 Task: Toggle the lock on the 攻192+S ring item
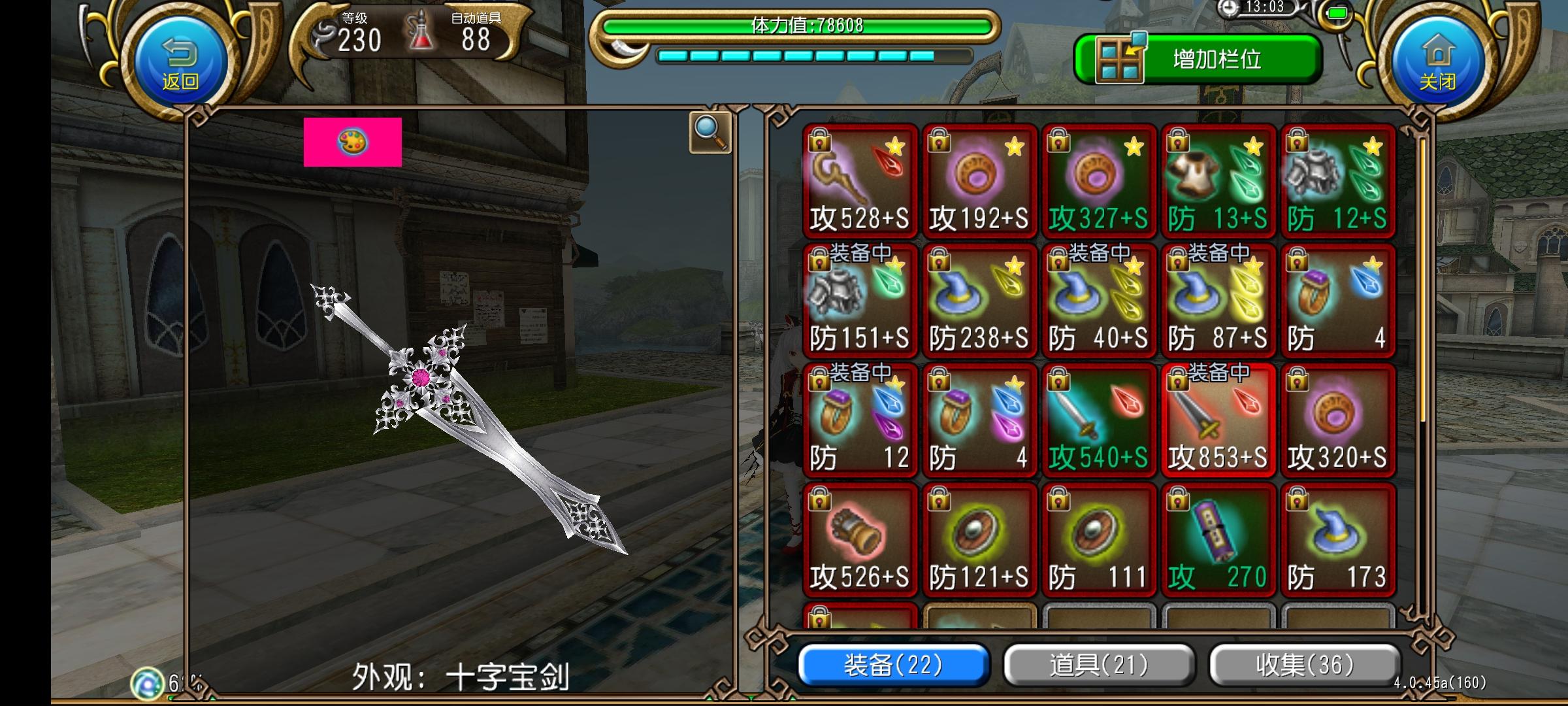tap(938, 141)
